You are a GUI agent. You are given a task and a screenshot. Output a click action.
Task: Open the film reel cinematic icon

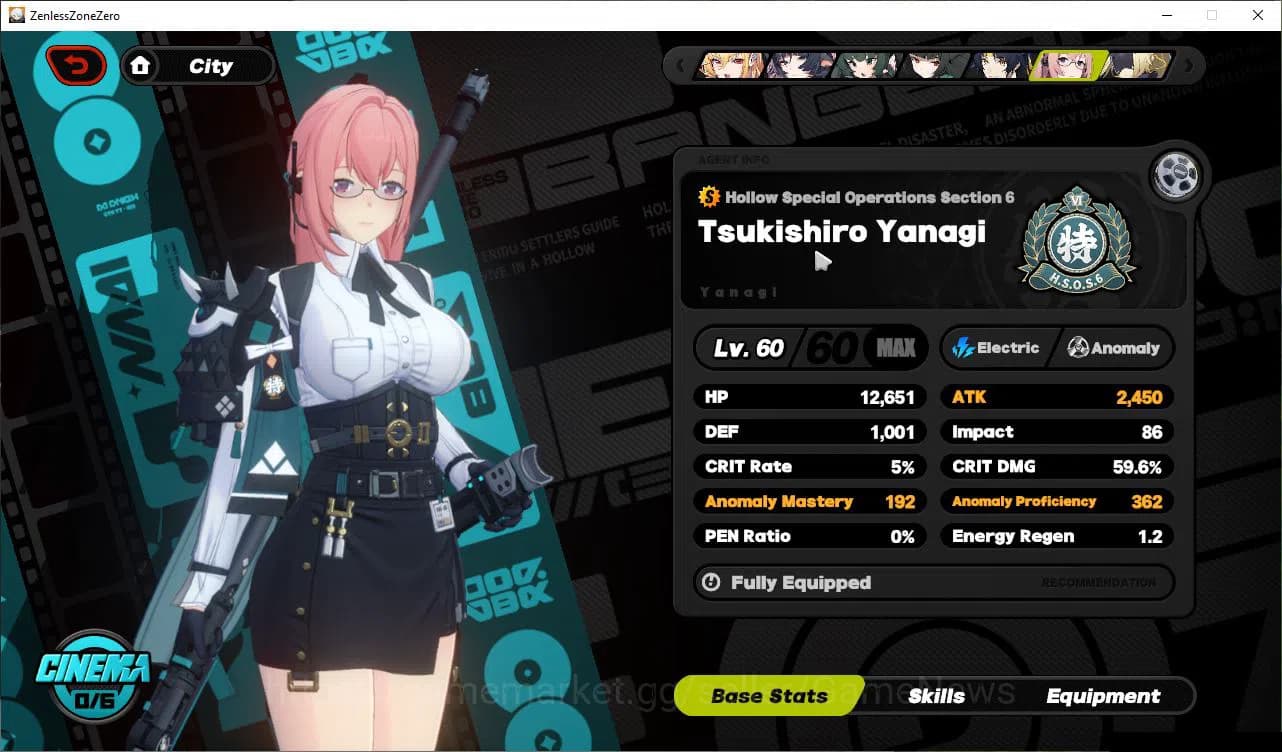pos(1177,174)
